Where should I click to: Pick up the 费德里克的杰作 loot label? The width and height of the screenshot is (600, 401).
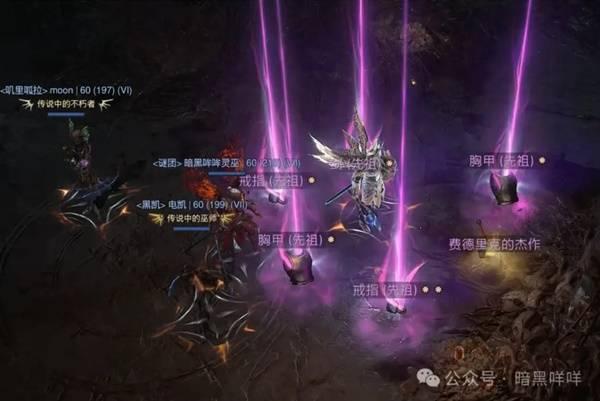492,245
